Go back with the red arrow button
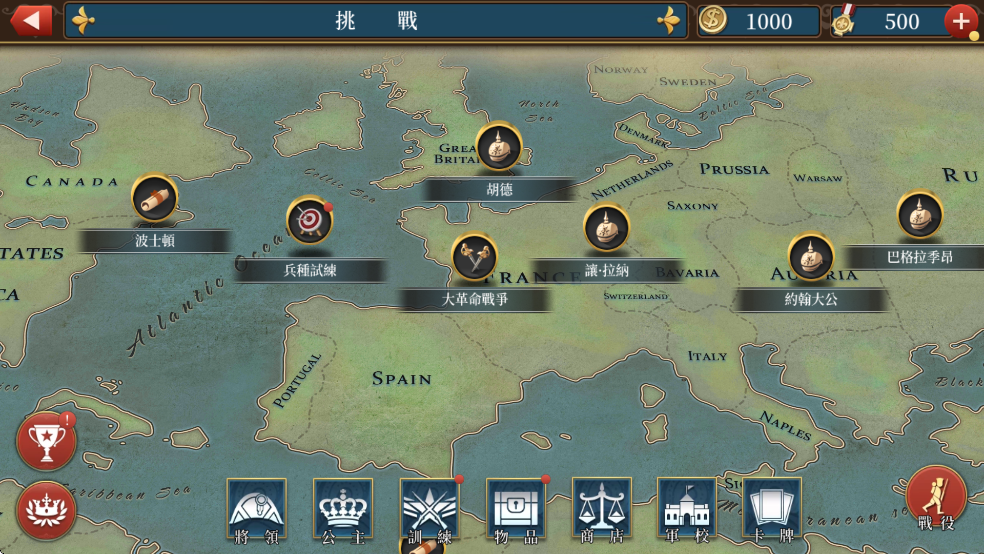The width and height of the screenshot is (984, 554). point(31,19)
